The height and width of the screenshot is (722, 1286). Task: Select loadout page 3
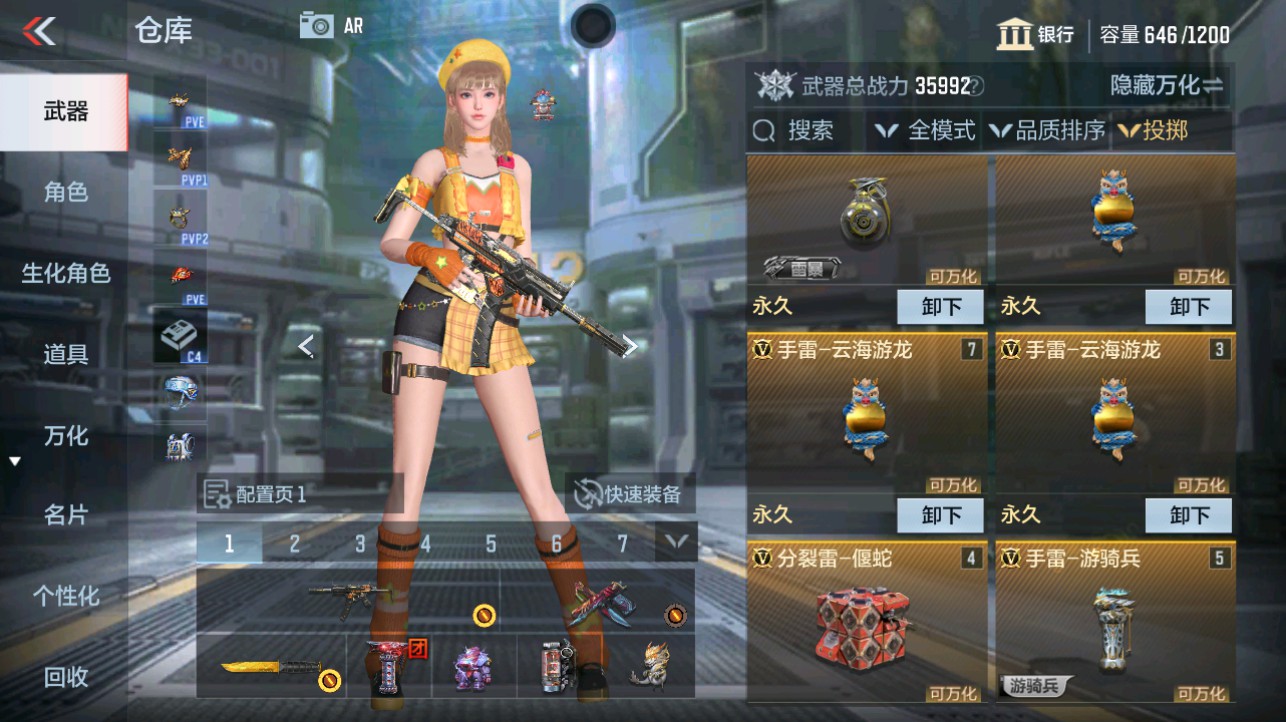[358, 543]
